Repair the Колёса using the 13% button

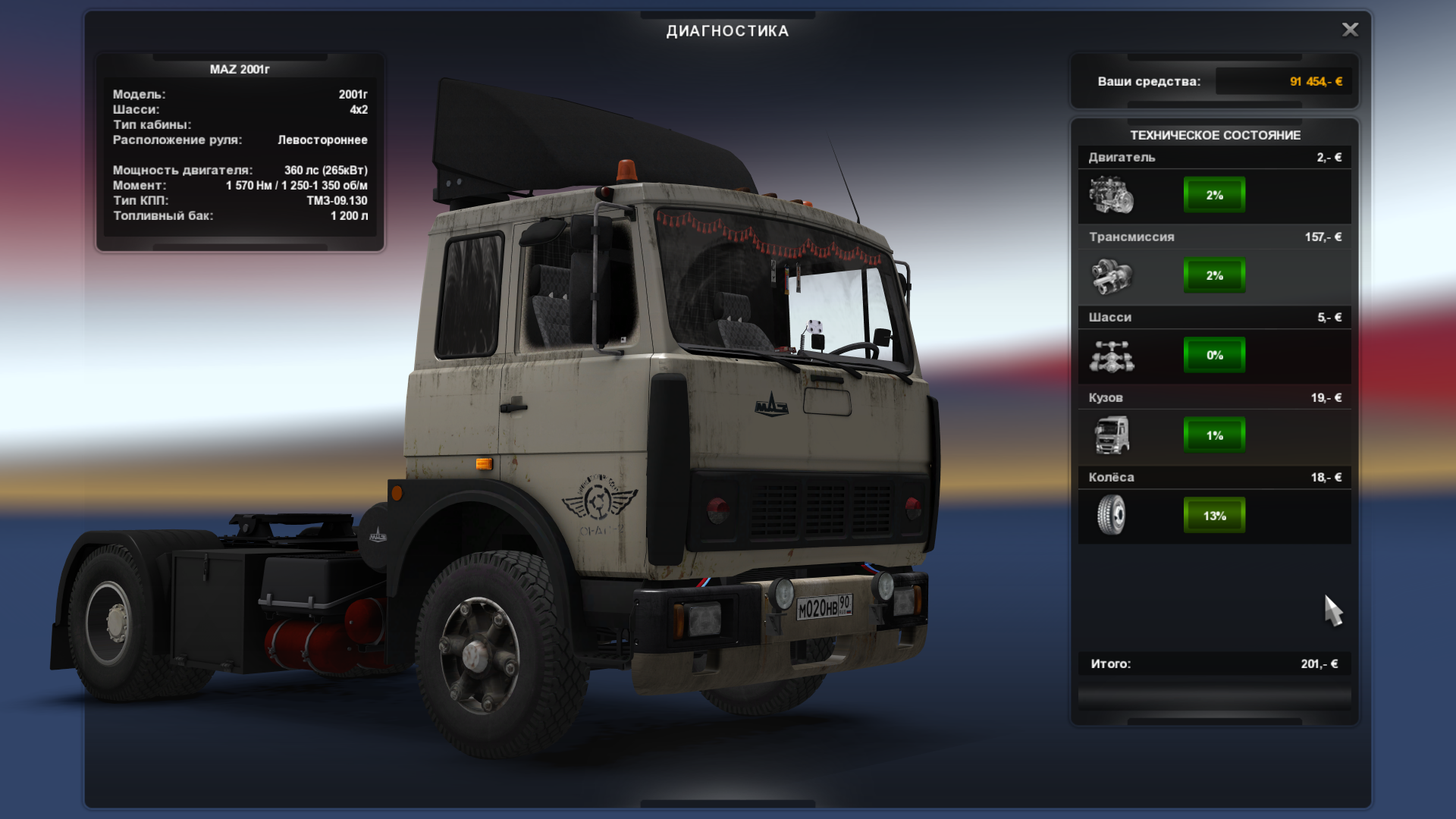[x=1214, y=516]
